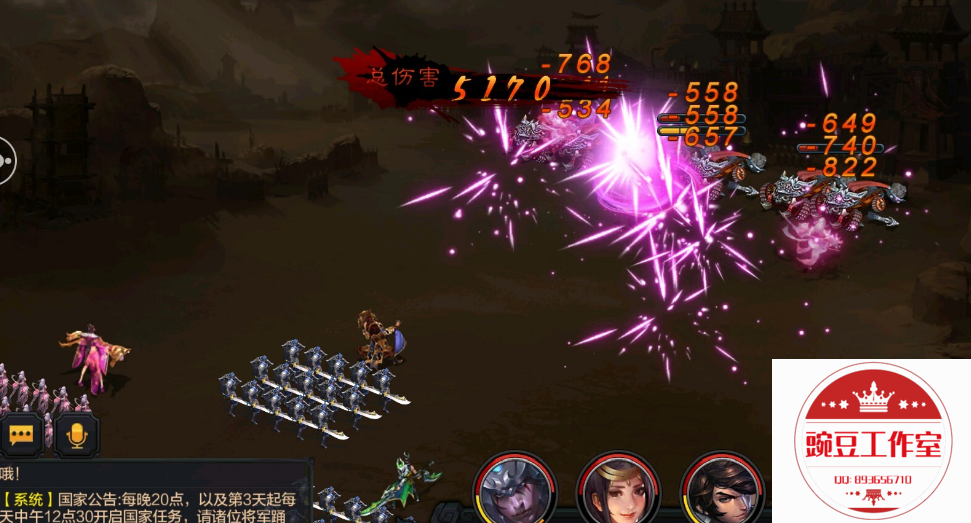The width and height of the screenshot is (971, 523).
Task: Open the system announcement chat box
Action: [x=150, y=497]
